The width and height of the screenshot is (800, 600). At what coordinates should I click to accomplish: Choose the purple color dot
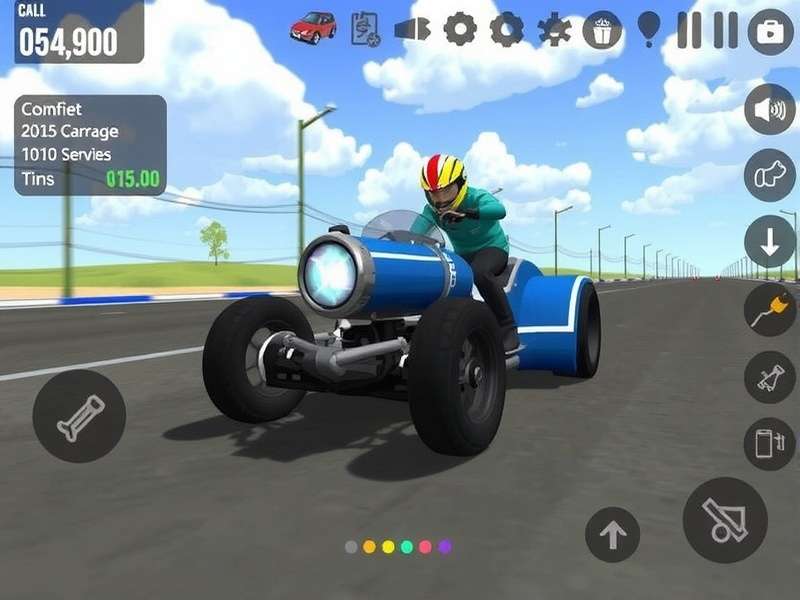445,547
